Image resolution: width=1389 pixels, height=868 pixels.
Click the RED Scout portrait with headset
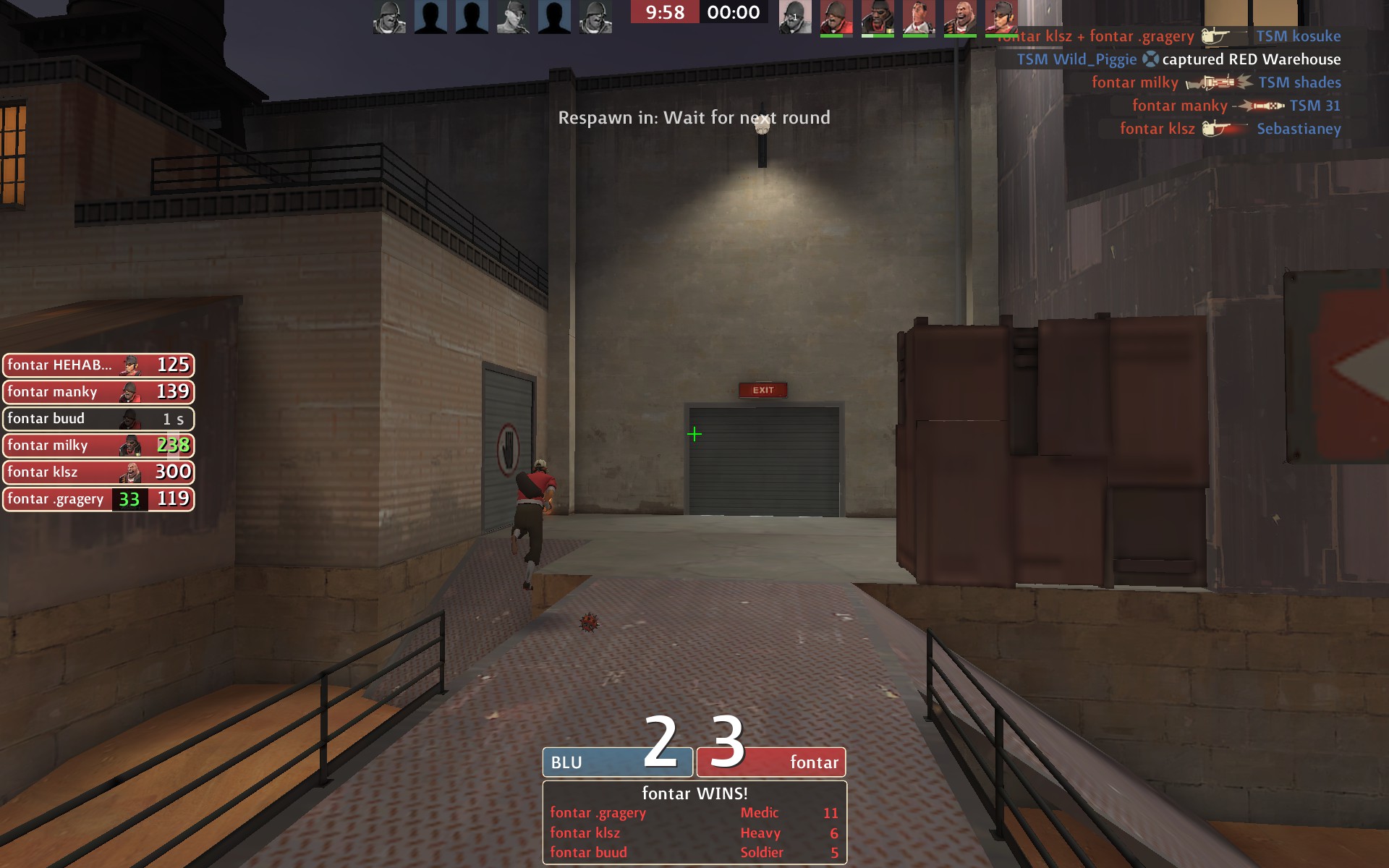1001,17
